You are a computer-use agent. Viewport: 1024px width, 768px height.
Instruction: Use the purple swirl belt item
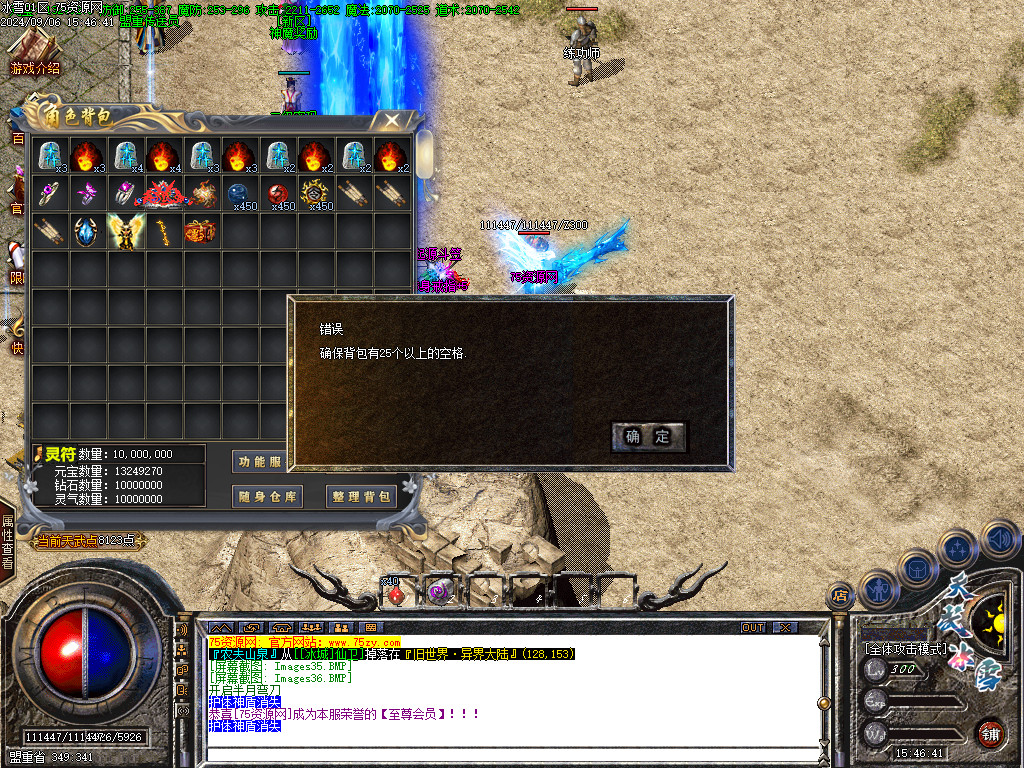pos(438,592)
